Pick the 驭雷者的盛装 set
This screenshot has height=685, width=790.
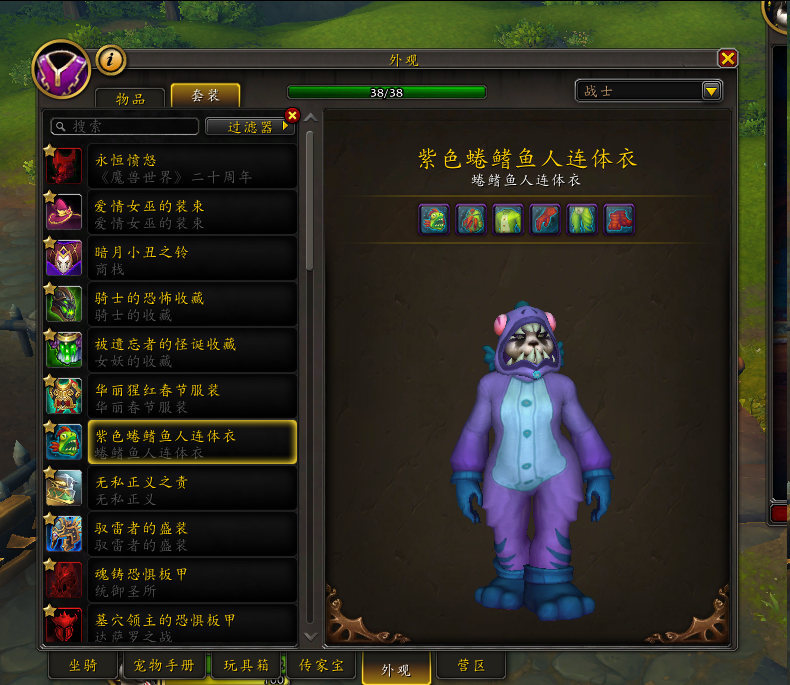click(x=170, y=534)
